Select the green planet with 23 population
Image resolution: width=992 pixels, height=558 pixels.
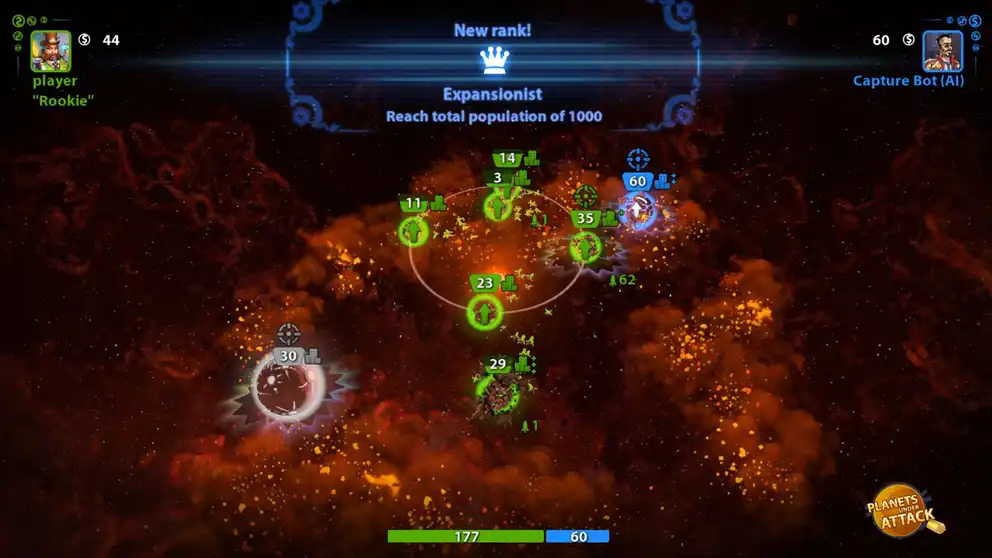(485, 312)
